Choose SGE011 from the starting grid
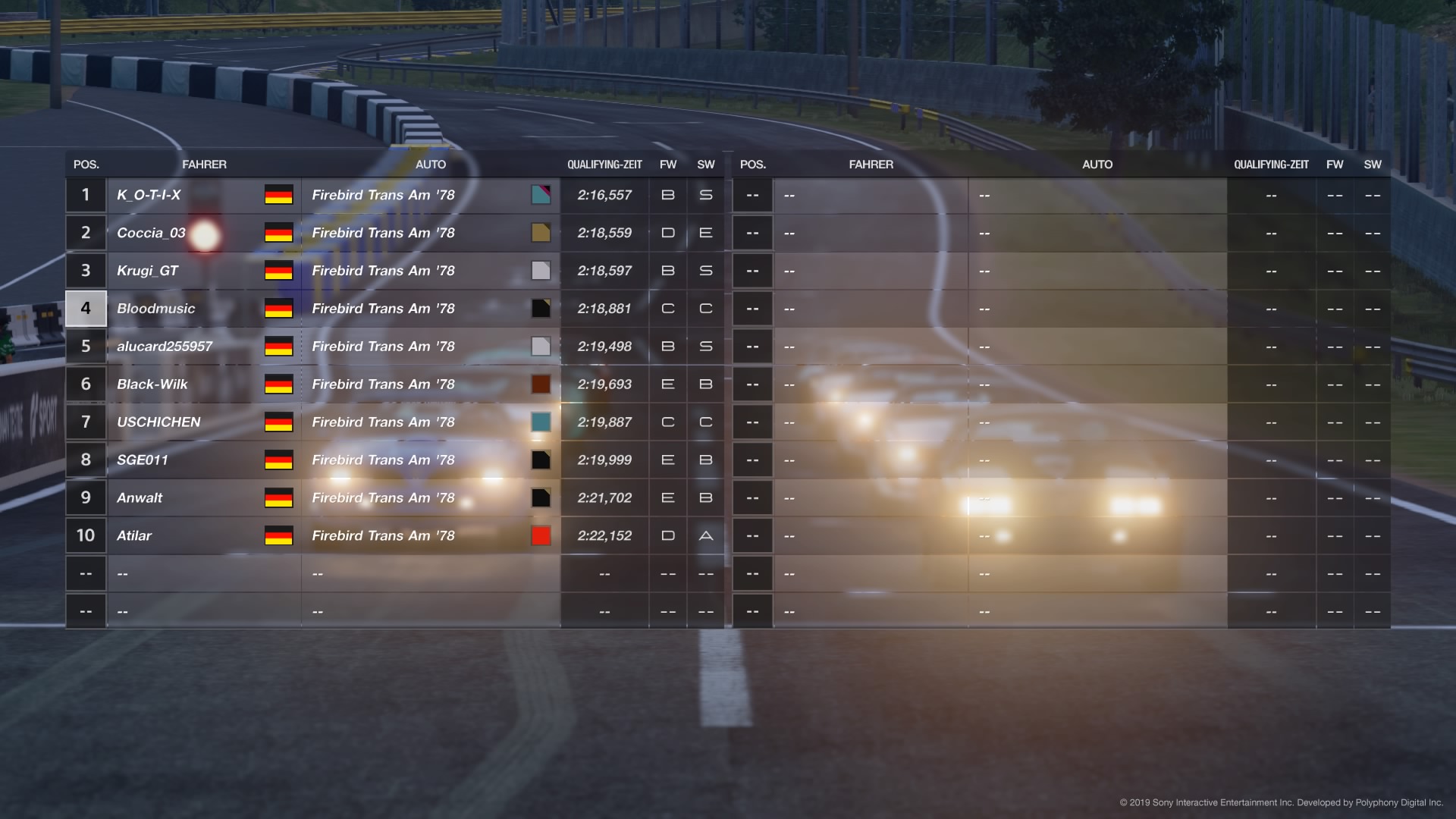The image size is (1456, 819). (143, 460)
